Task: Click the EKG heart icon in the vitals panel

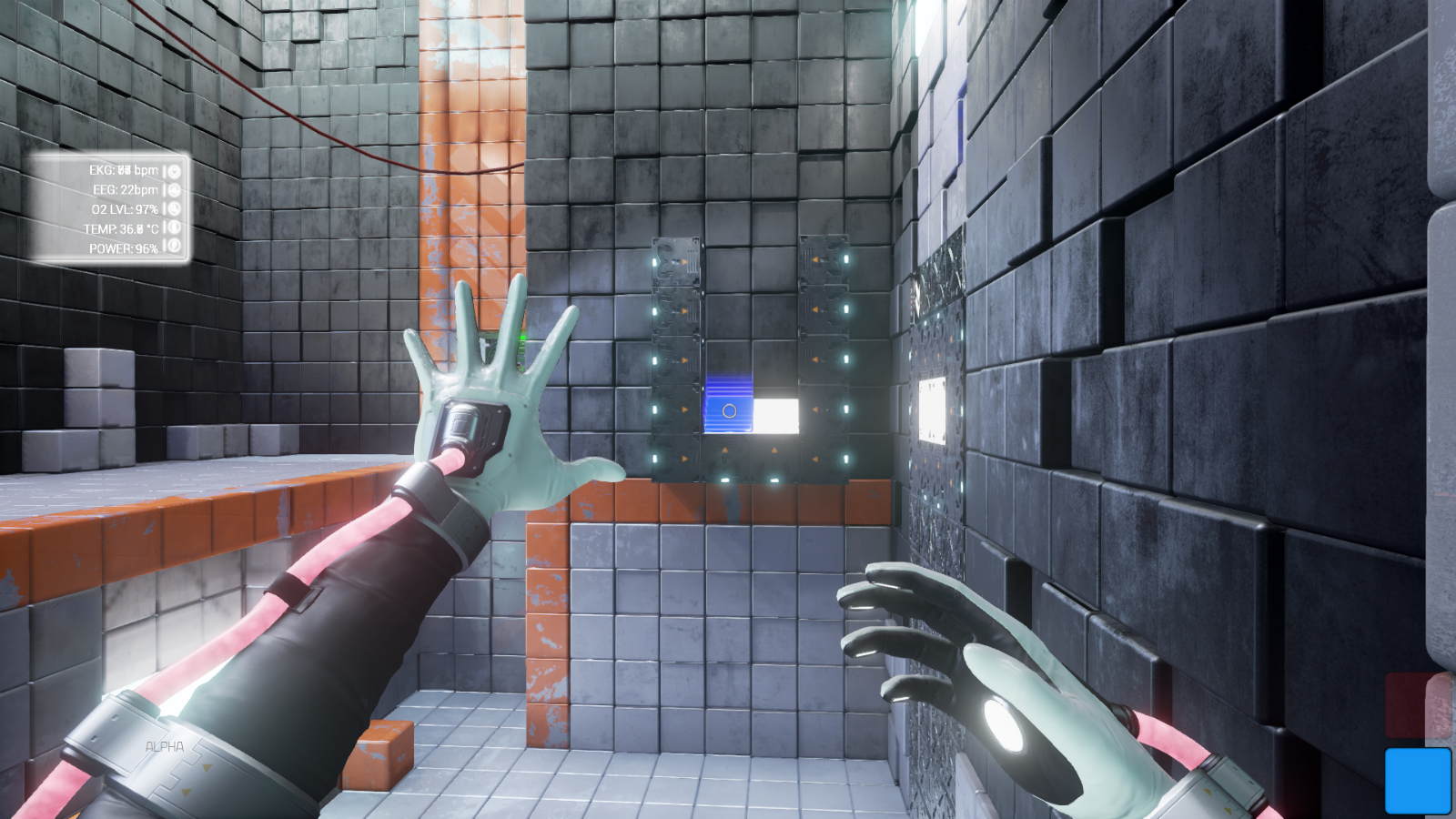Action: tap(174, 171)
